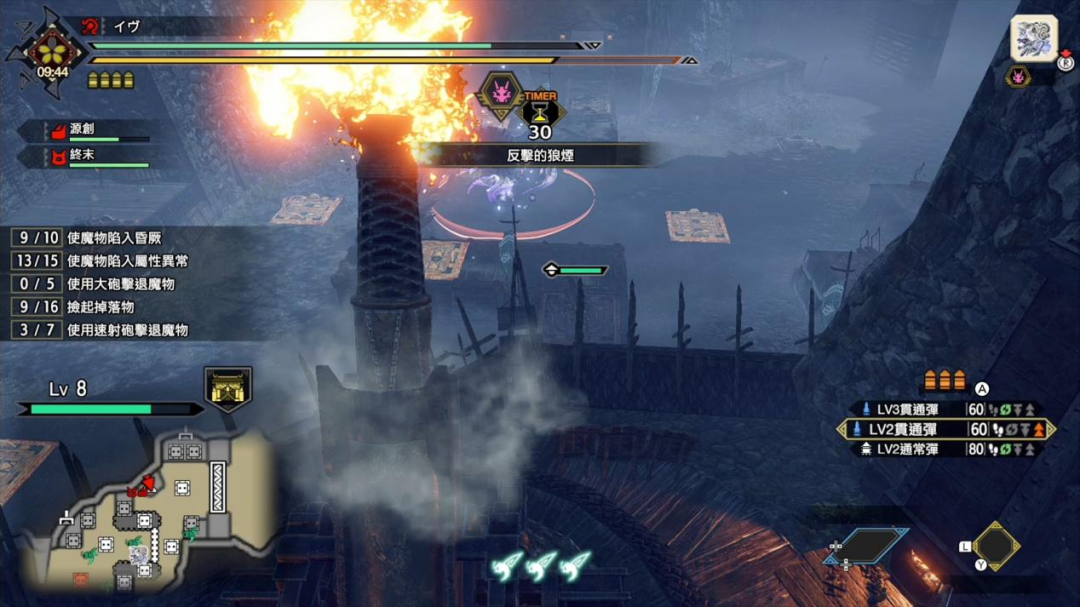Select the item bar slot
This screenshot has width=1080, height=607.
click(x=866, y=546)
